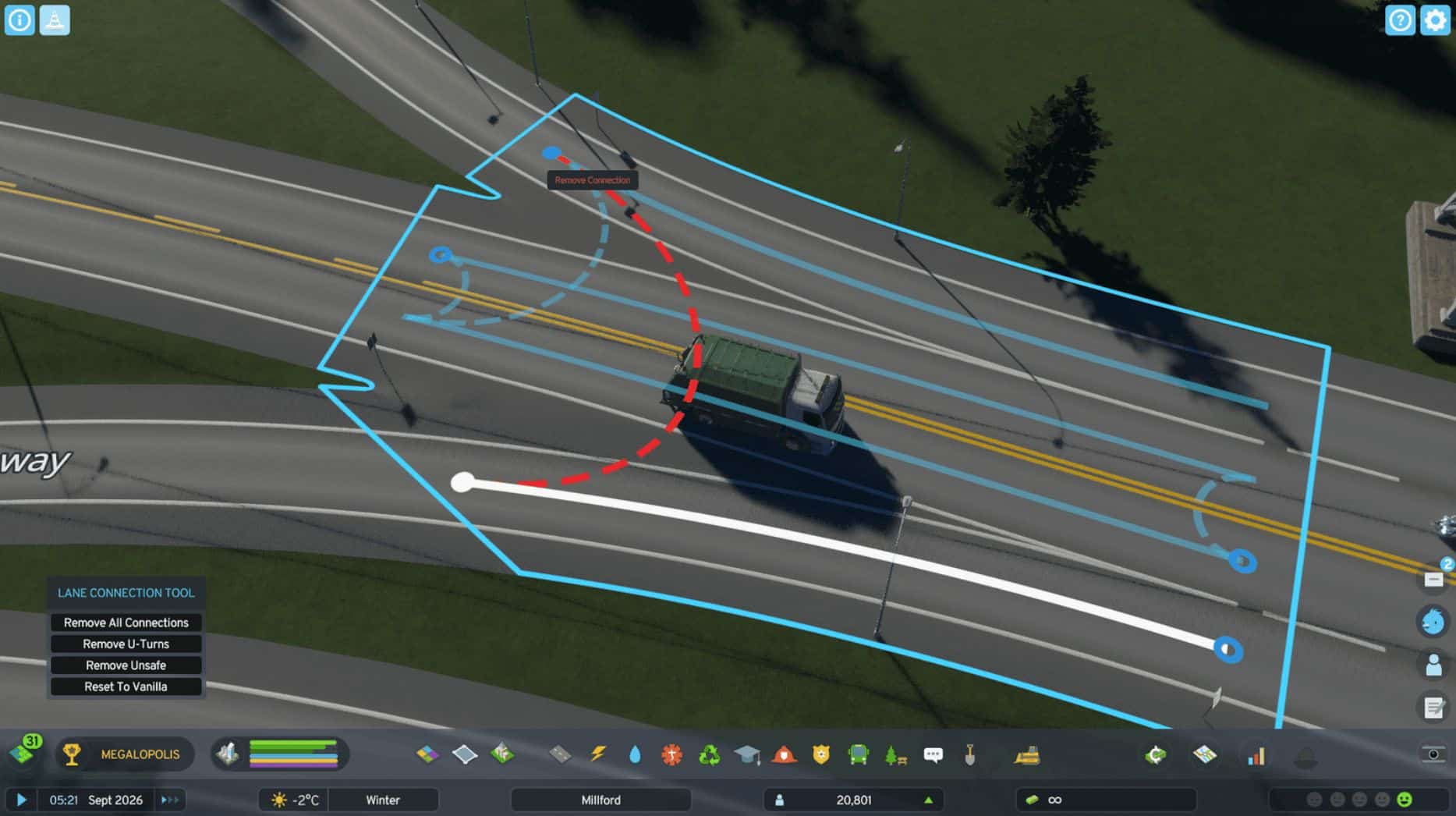The width and height of the screenshot is (1456, 816).
Task: Open the city statistics bar chart
Action: click(x=1256, y=755)
